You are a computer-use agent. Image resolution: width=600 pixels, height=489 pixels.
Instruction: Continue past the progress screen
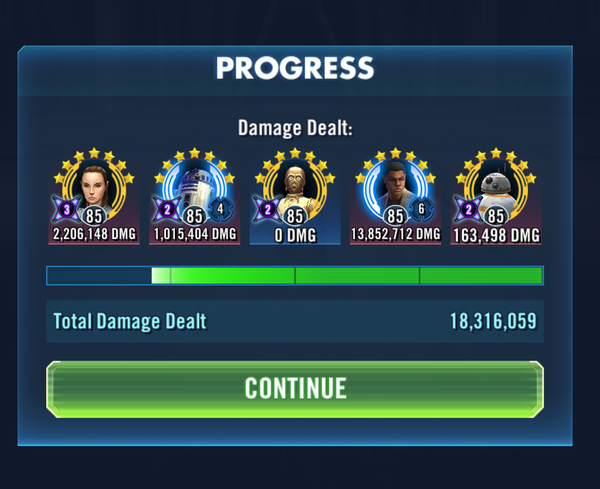pyautogui.click(x=295, y=388)
